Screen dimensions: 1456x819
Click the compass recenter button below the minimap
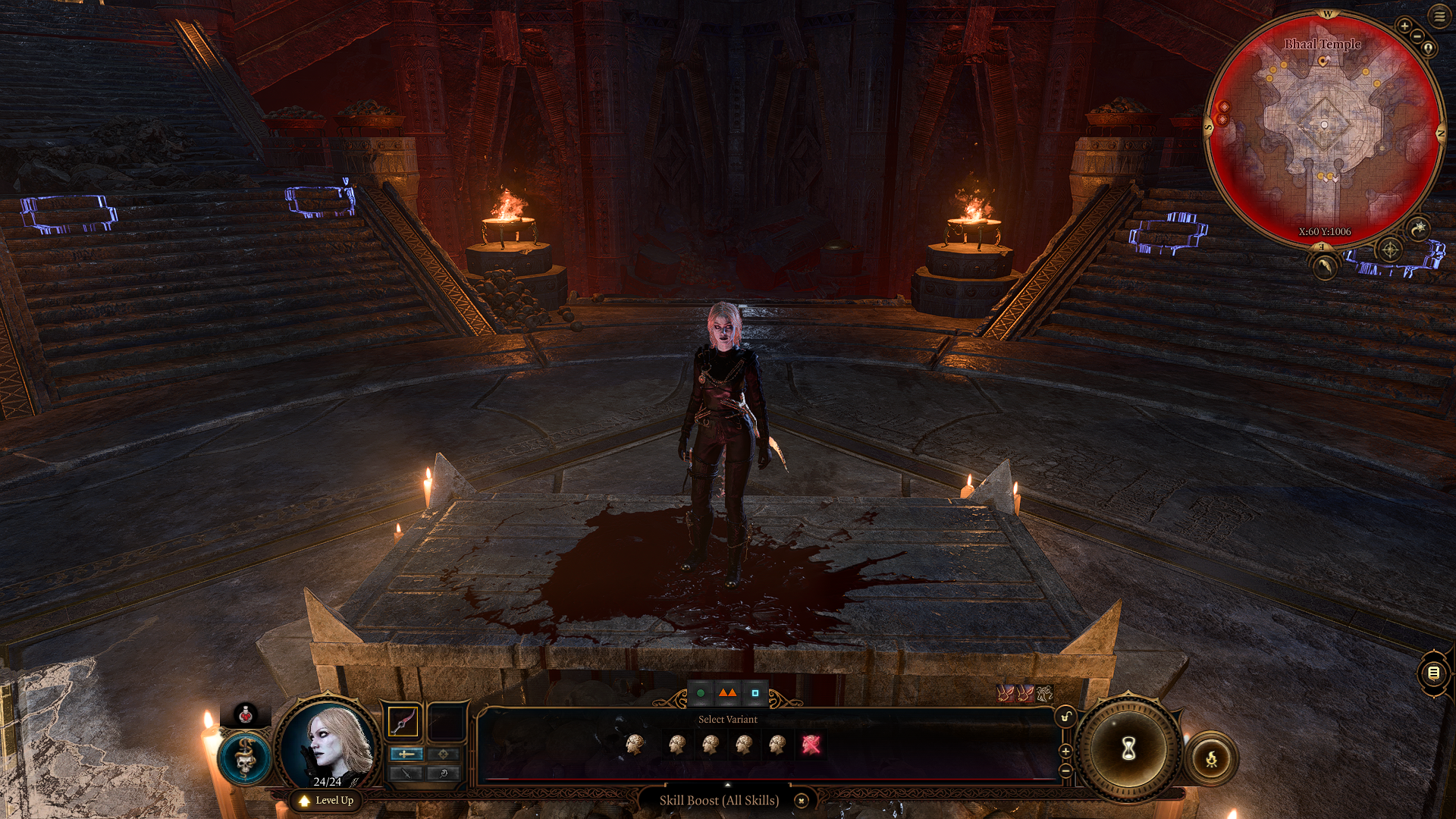[1390, 249]
